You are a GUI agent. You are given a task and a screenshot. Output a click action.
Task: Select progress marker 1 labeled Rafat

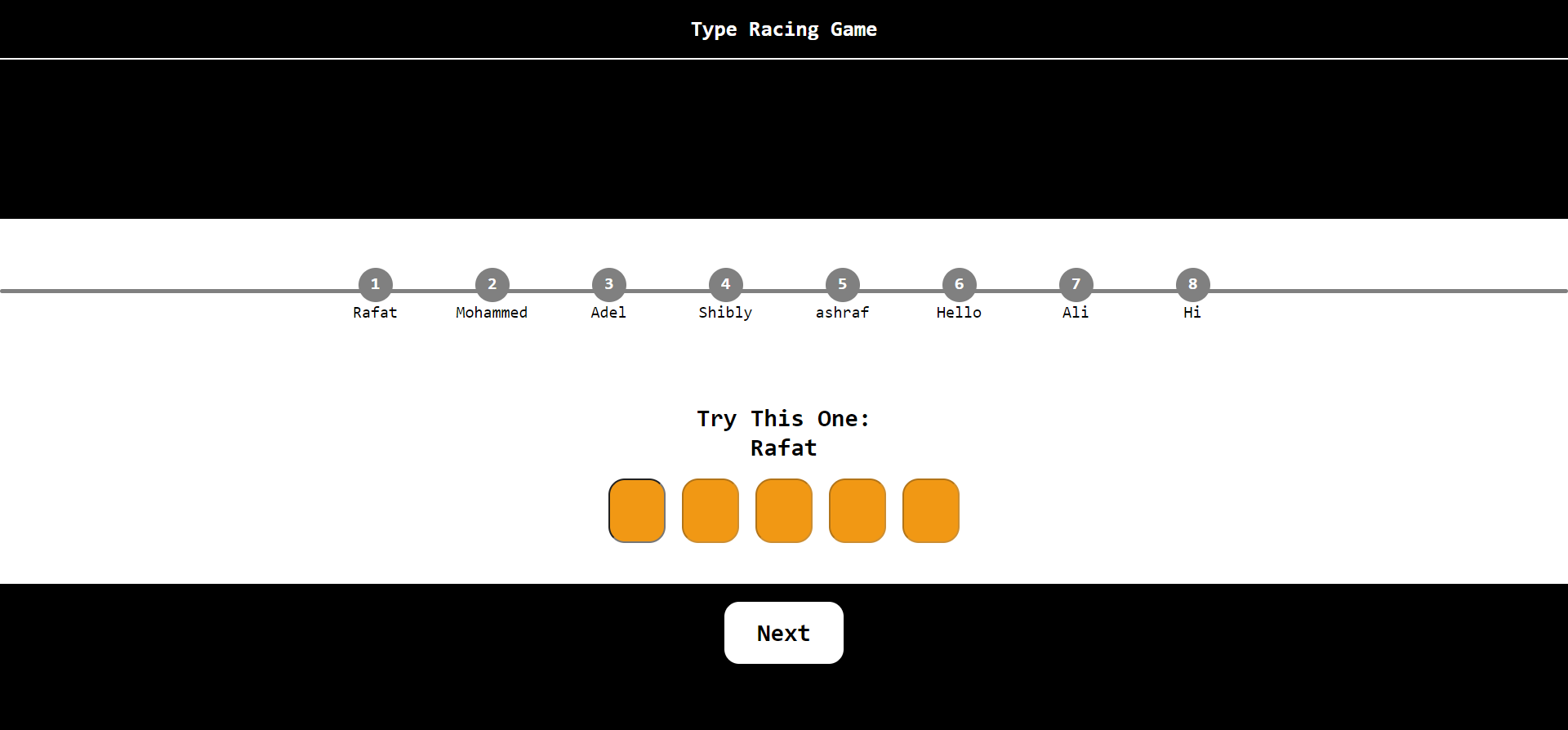pyautogui.click(x=375, y=284)
